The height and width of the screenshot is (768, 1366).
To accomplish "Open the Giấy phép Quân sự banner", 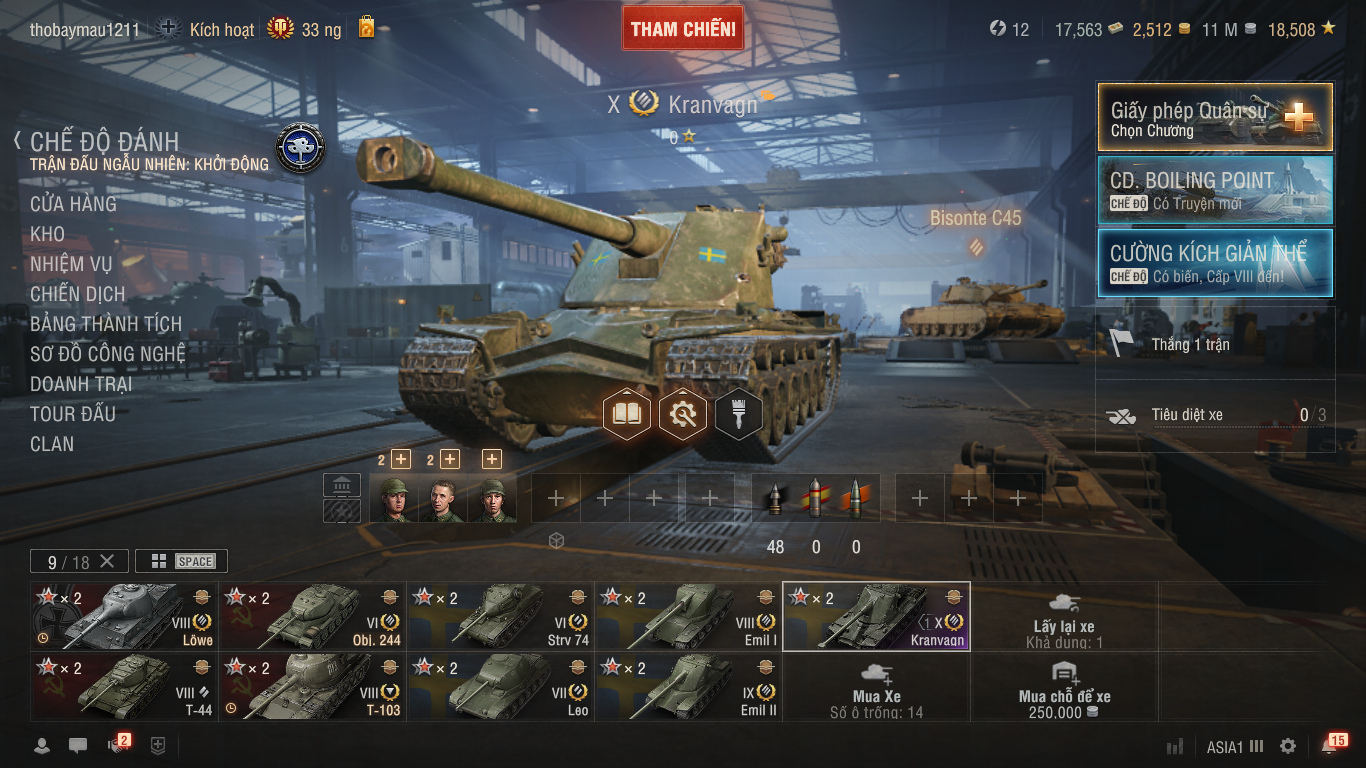I will (1215, 117).
